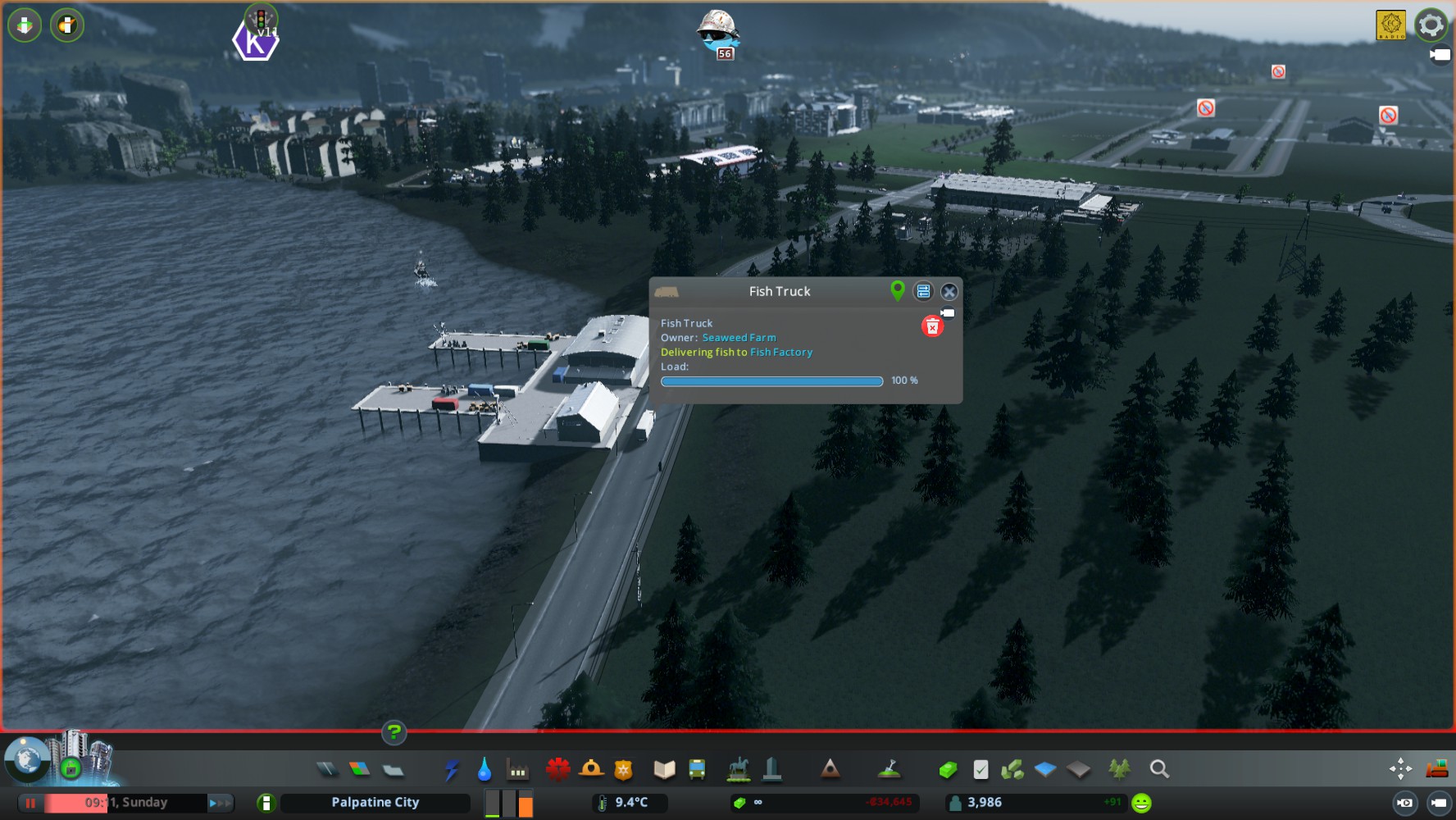Open the healthcare red cross menu
Screen dimensions: 1456x820
point(558,769)
